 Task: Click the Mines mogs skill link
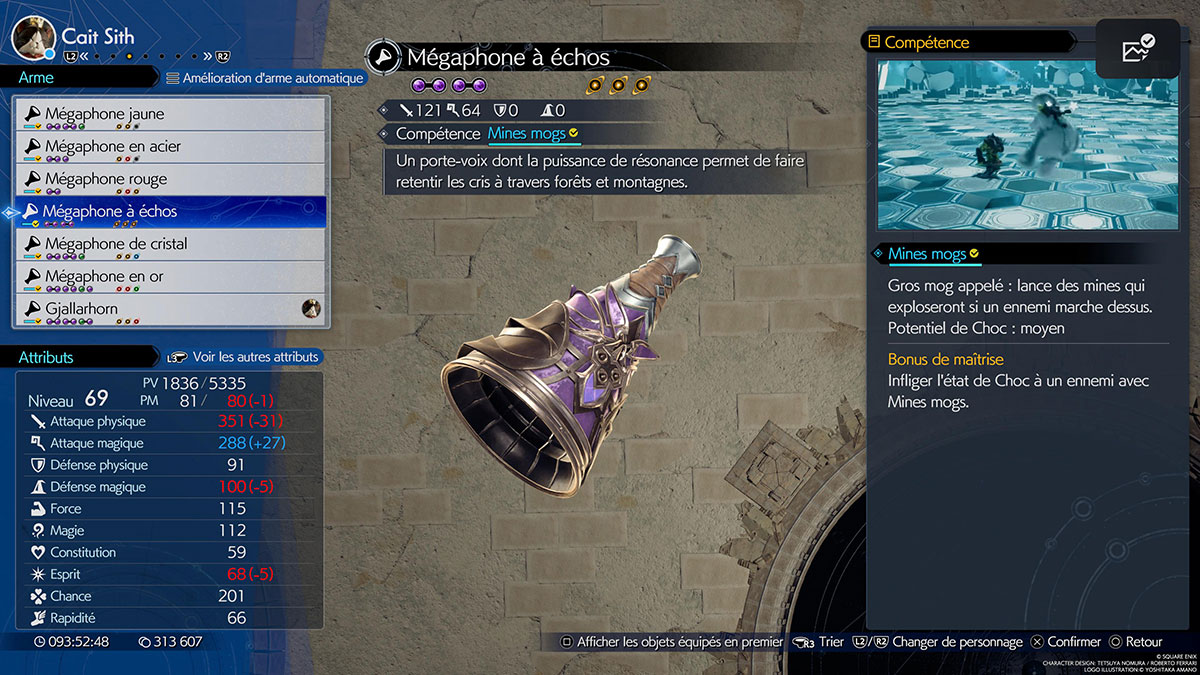527,133
